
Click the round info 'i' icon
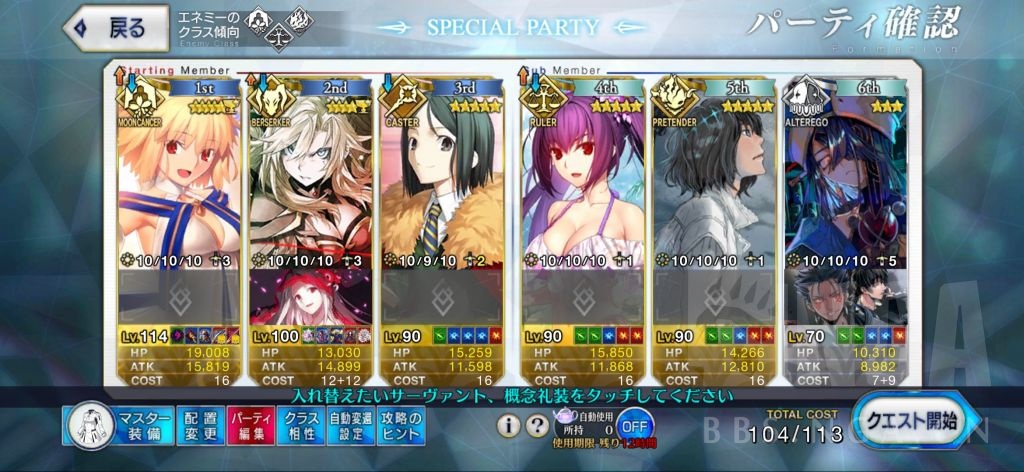(x=510, y=425)
